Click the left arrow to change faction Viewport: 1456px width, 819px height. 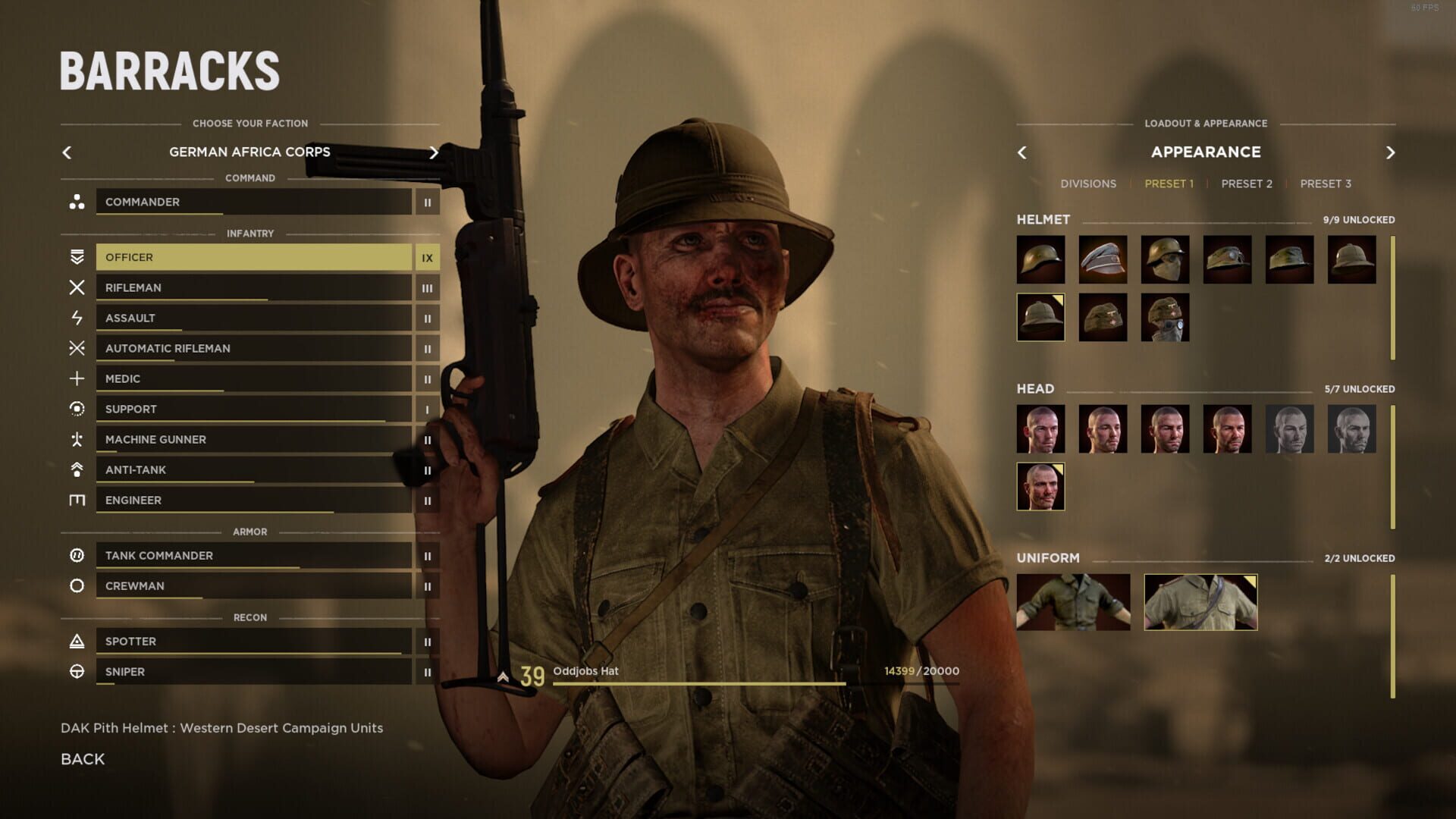point(67,152)
